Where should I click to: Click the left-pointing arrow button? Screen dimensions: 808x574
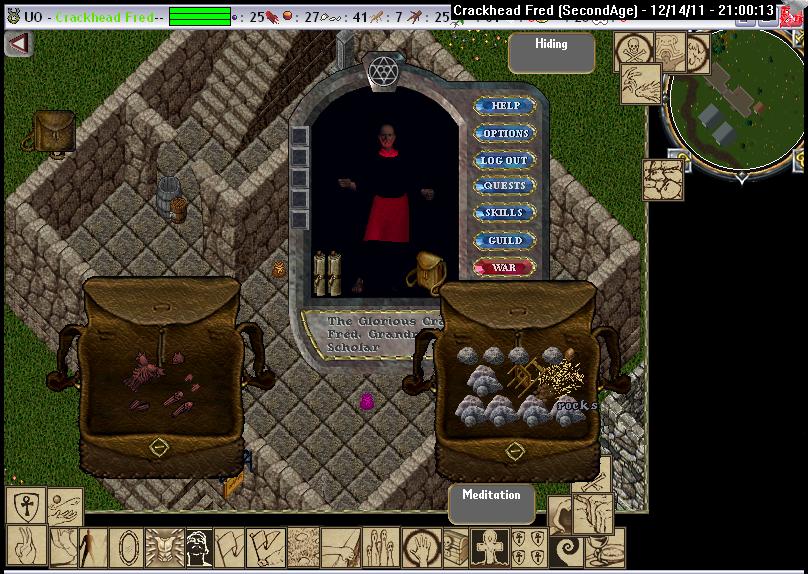pos(18,44)
